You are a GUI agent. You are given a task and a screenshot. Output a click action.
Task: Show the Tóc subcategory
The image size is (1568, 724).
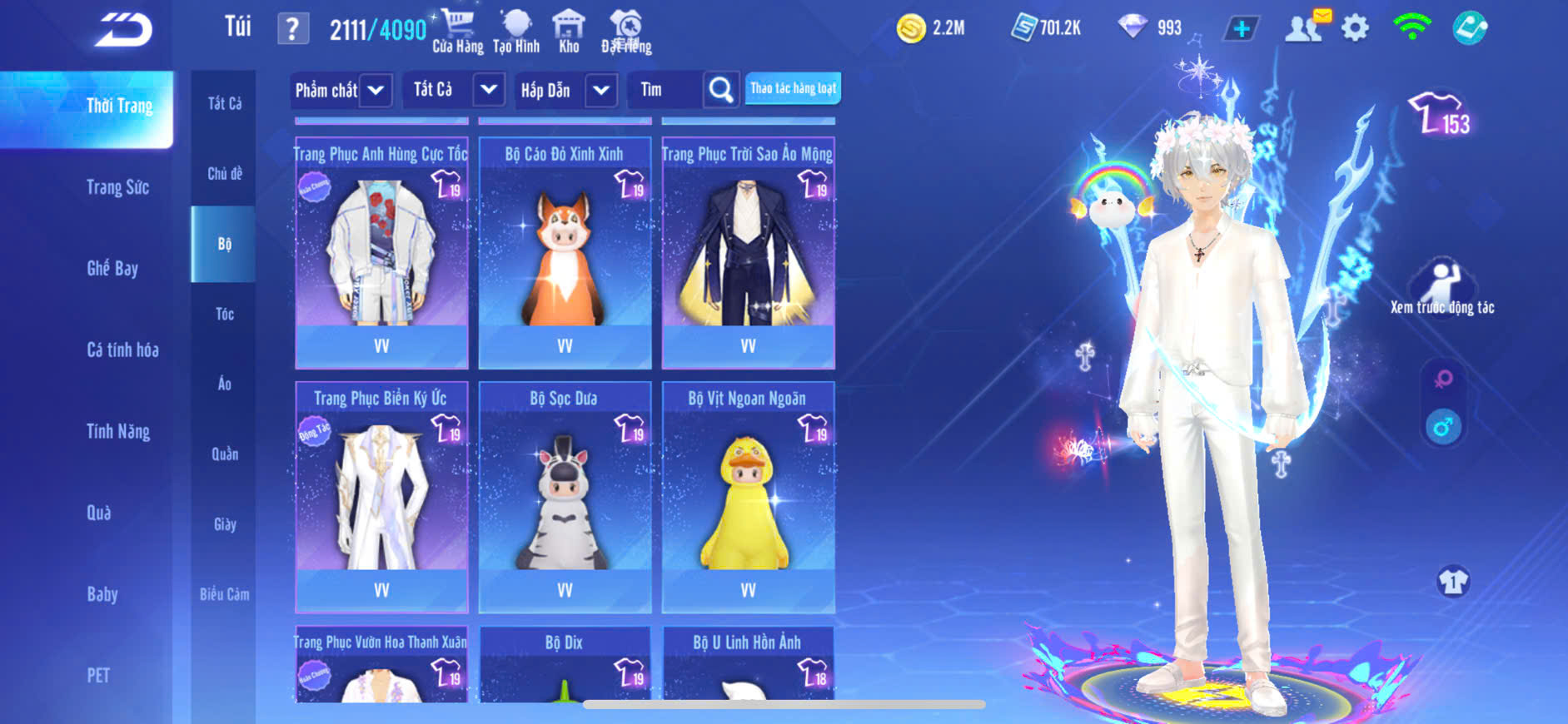tap(225, 314)
